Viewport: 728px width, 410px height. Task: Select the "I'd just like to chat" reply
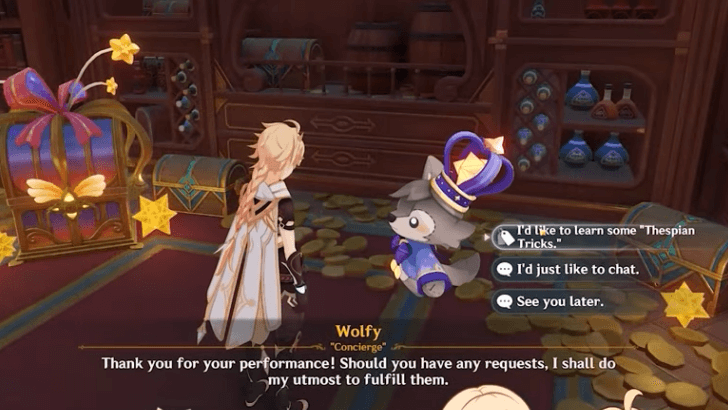click(x=567, y=269)
